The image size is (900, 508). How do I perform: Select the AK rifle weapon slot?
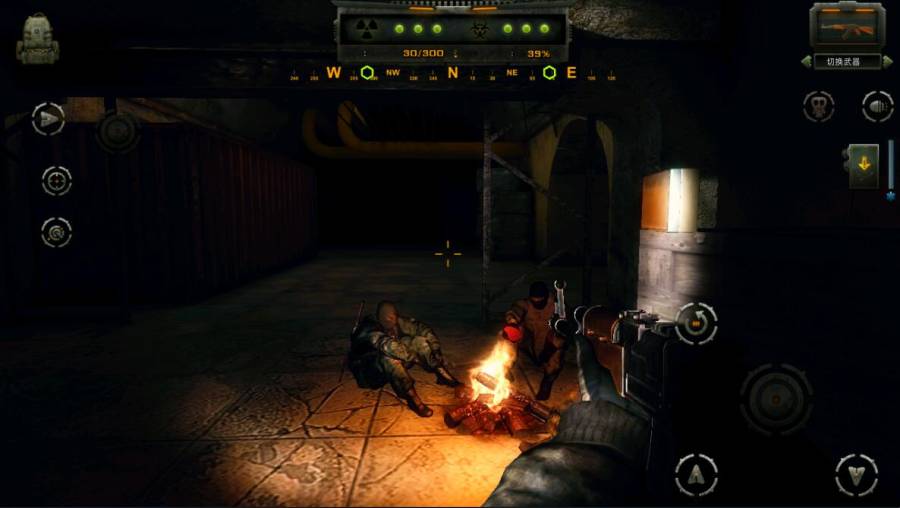point(847,26)
